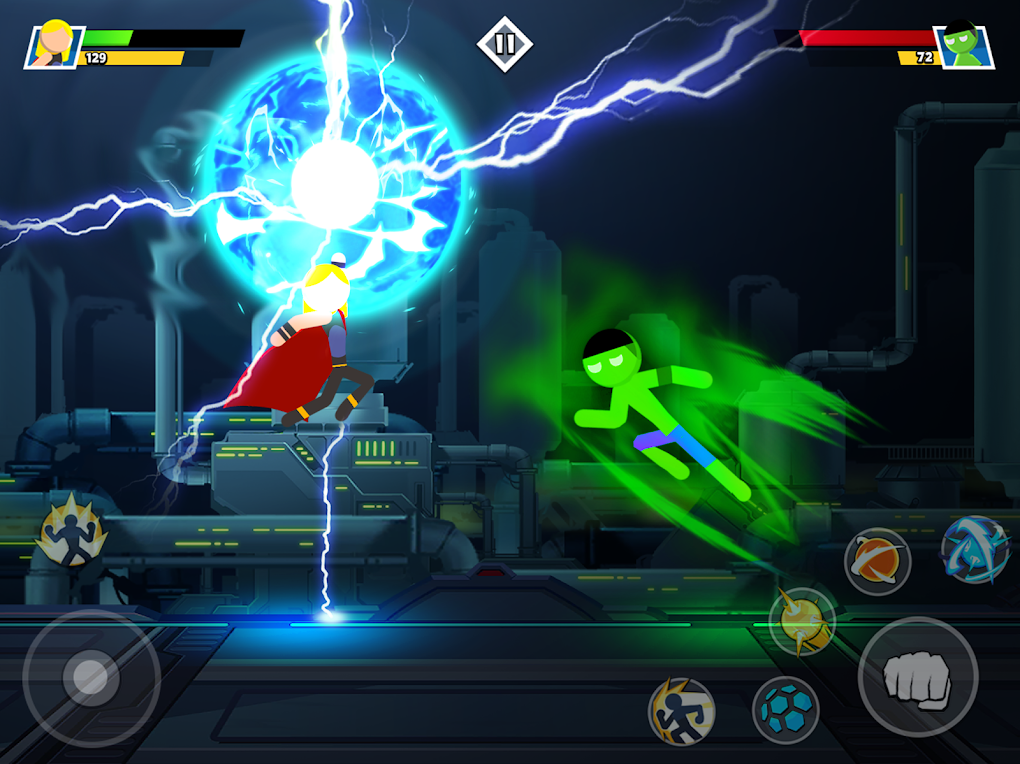This screenshot has width=1020, height=764.
Task: Activate the stickman power-up transformation icon
Action: tap(72, 531)
